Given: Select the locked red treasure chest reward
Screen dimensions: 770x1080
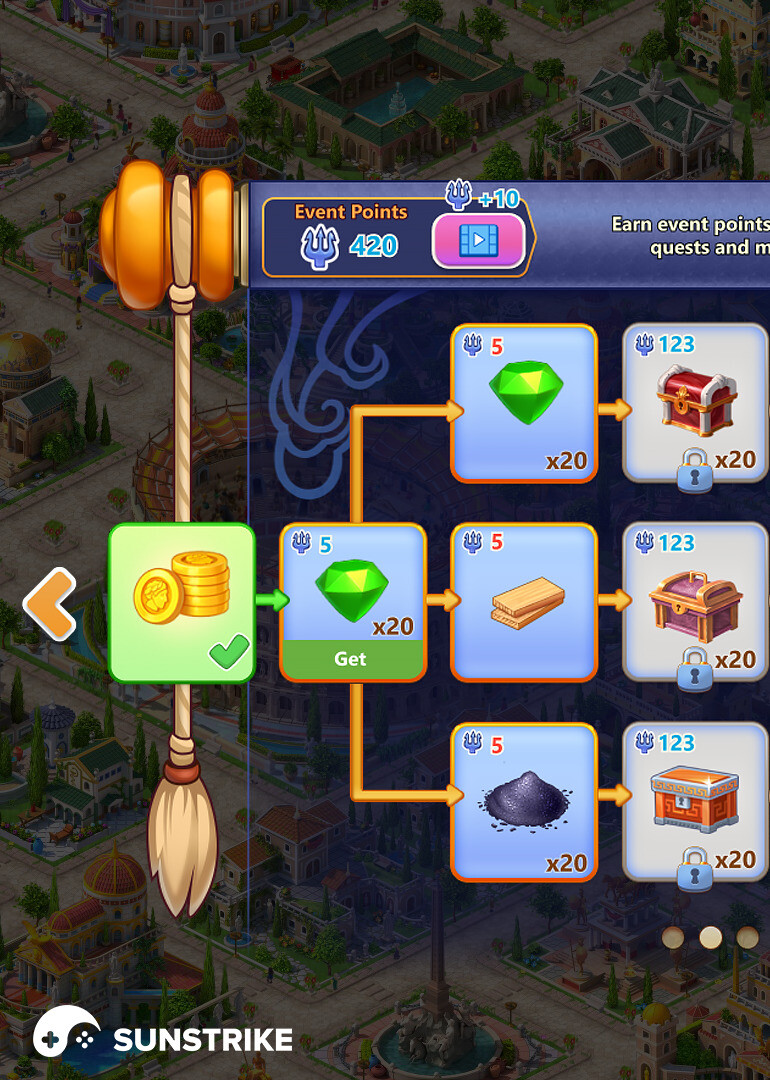Looking at the screenshot, I should click(696, 403).
